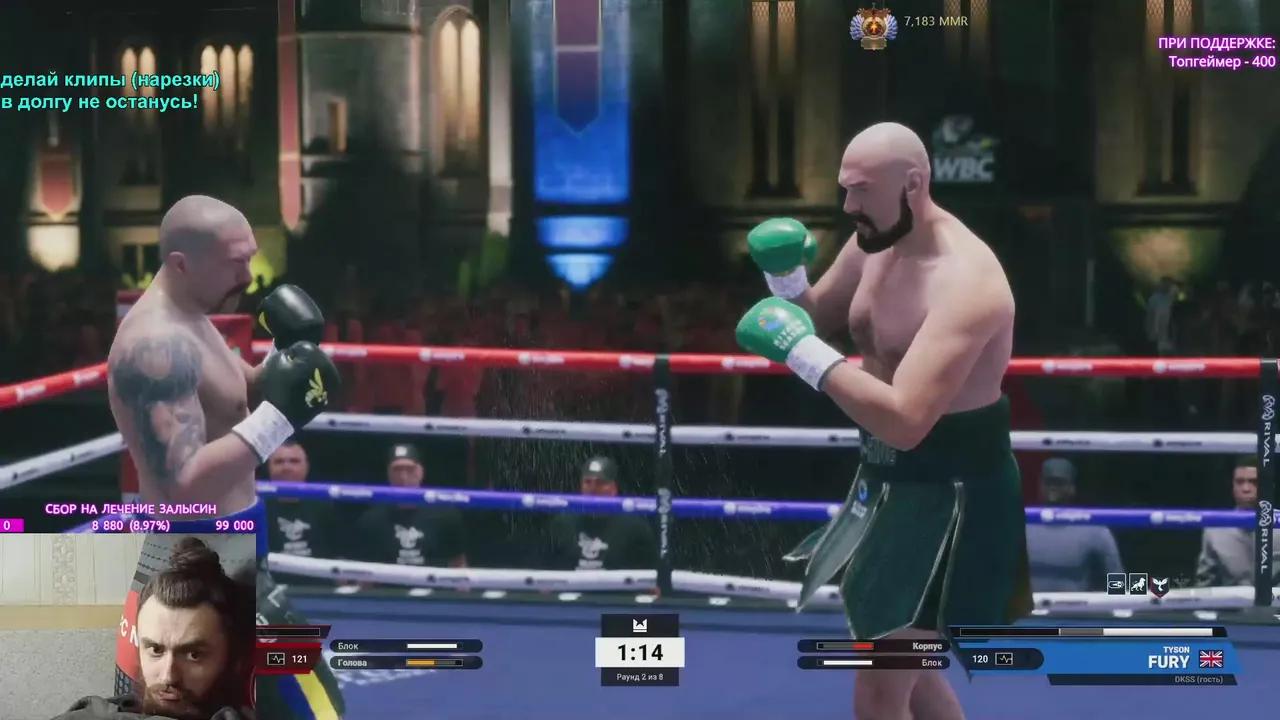The height and width of the screenshot is (720, 1280).
Task: Click the UK flag on Fury's nameplate
Action: (x=1212, y=659)
